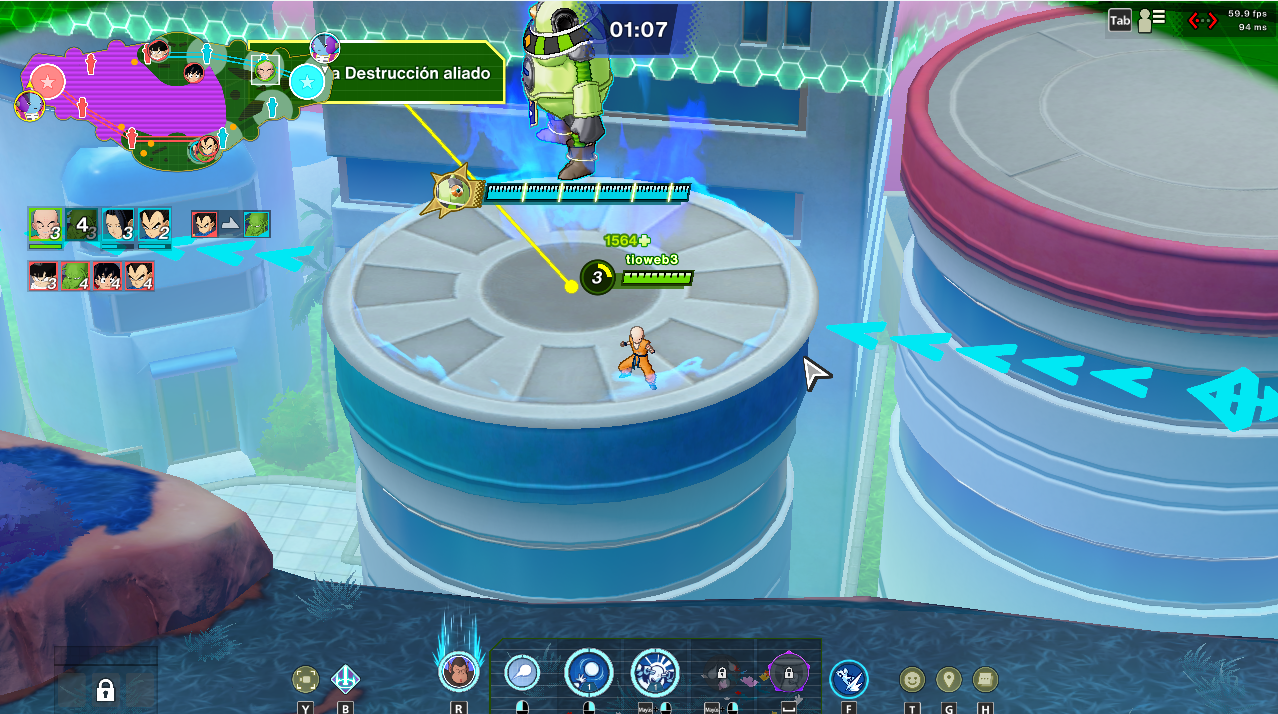This screenshot has width=1278, height=714.
Task: Click the map pin ping button
Action: (x=948, y=680)
